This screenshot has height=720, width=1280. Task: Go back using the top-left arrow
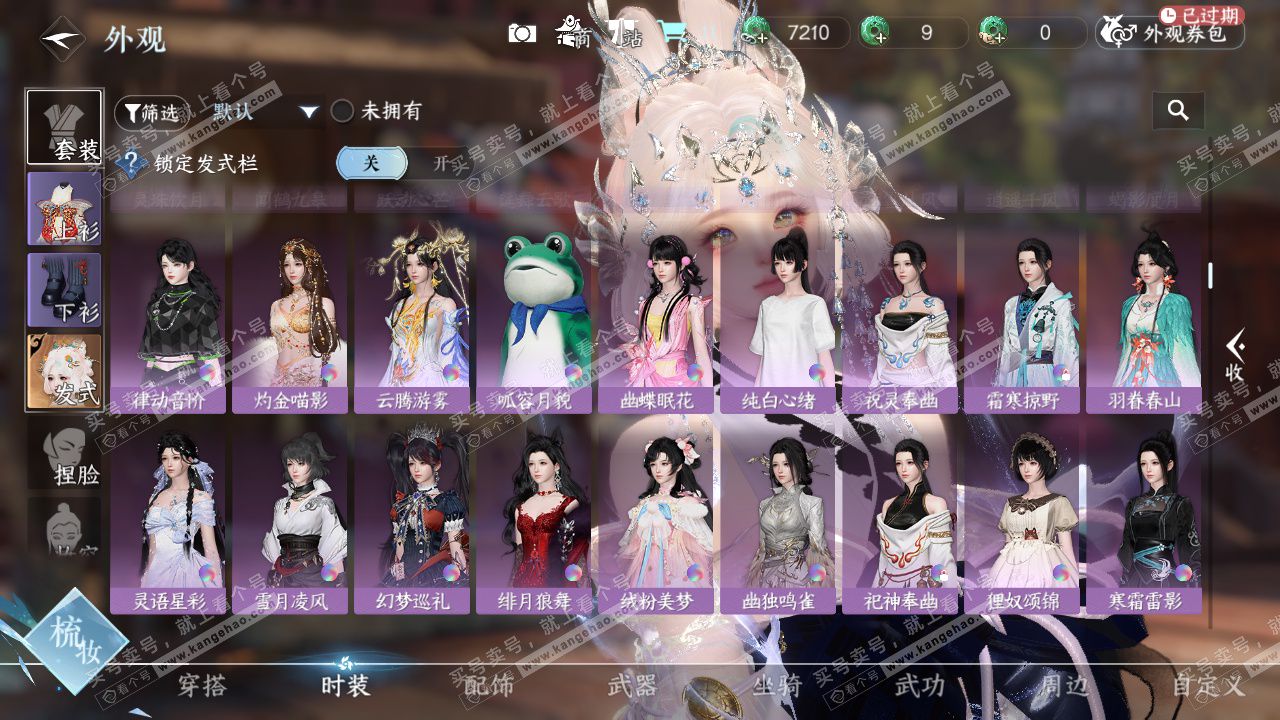(x=58, y=40)
